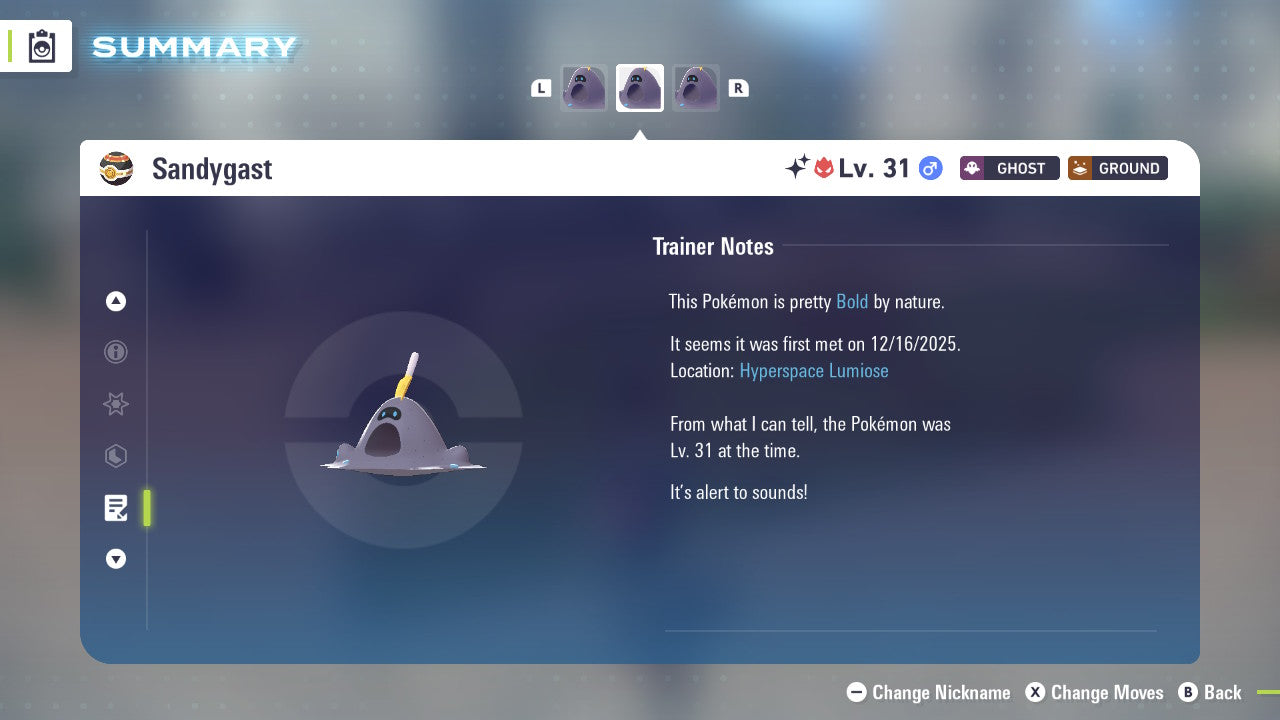
Task: Open the hexagon badge icon tab
Action: 116,456
